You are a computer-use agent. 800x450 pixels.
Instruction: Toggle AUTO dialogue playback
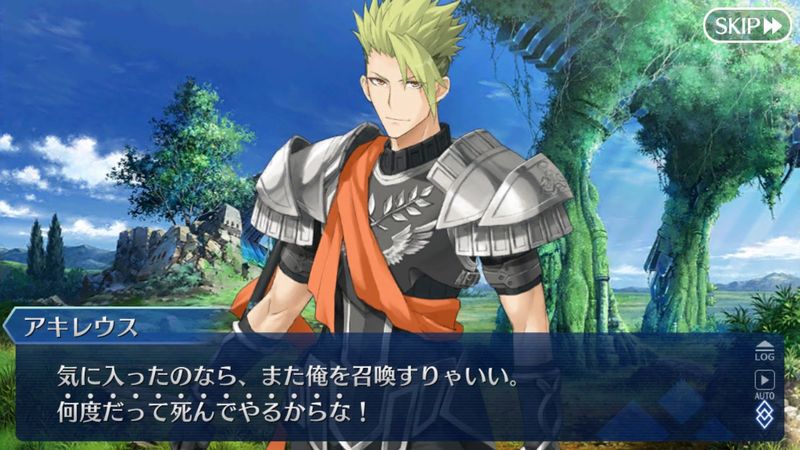(x=764, y=383)
